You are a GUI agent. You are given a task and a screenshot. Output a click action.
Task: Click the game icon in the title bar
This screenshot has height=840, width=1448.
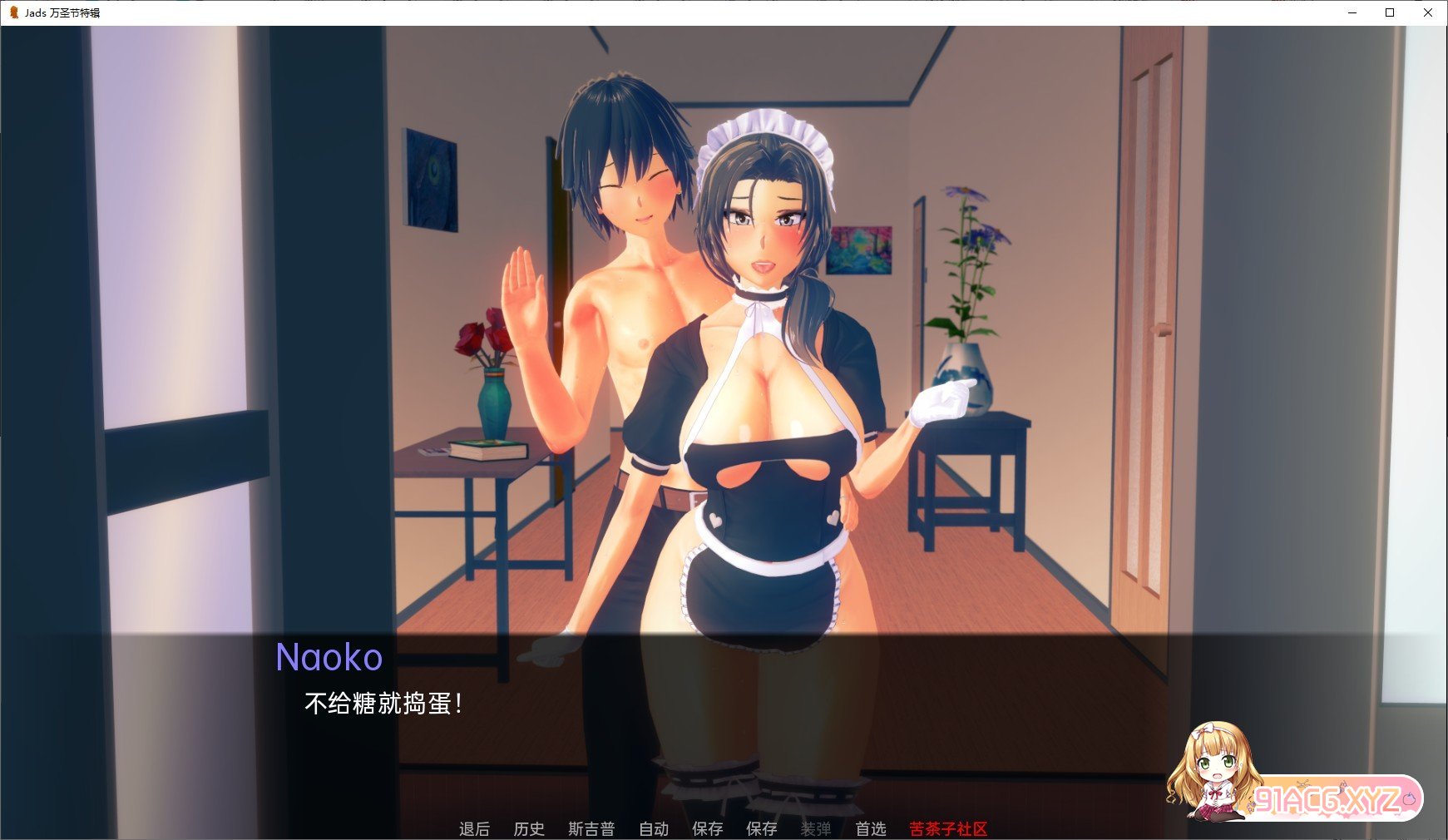click(x=13, y=12)
